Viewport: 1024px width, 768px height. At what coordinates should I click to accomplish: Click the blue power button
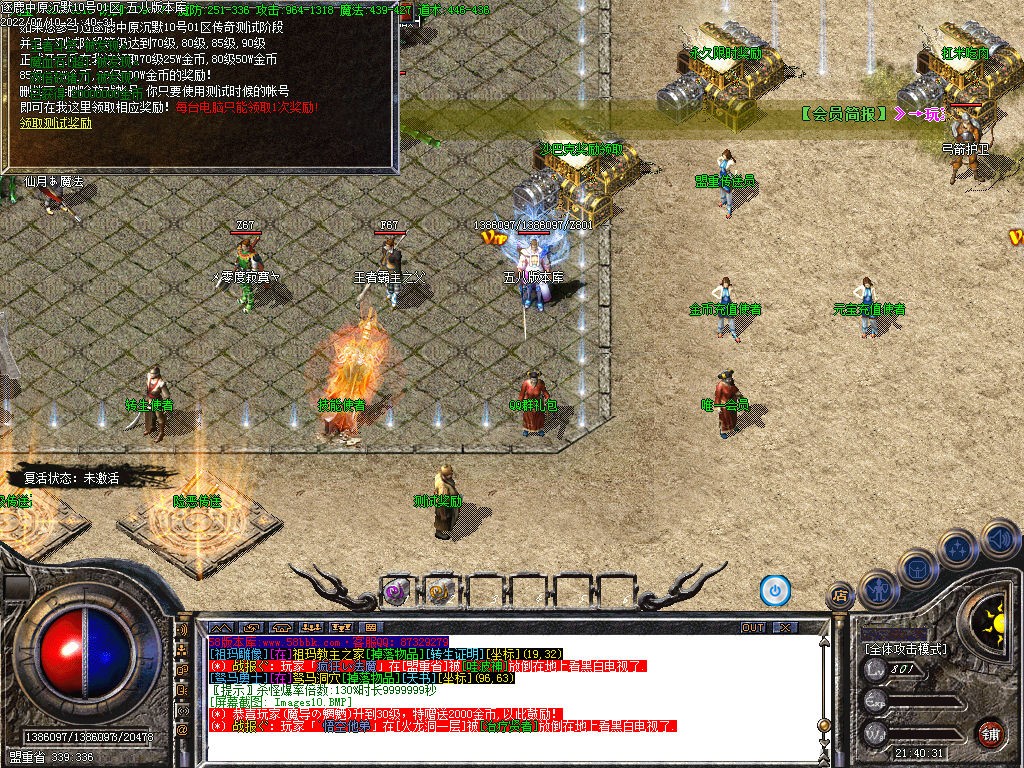click(x=775, y=590)
